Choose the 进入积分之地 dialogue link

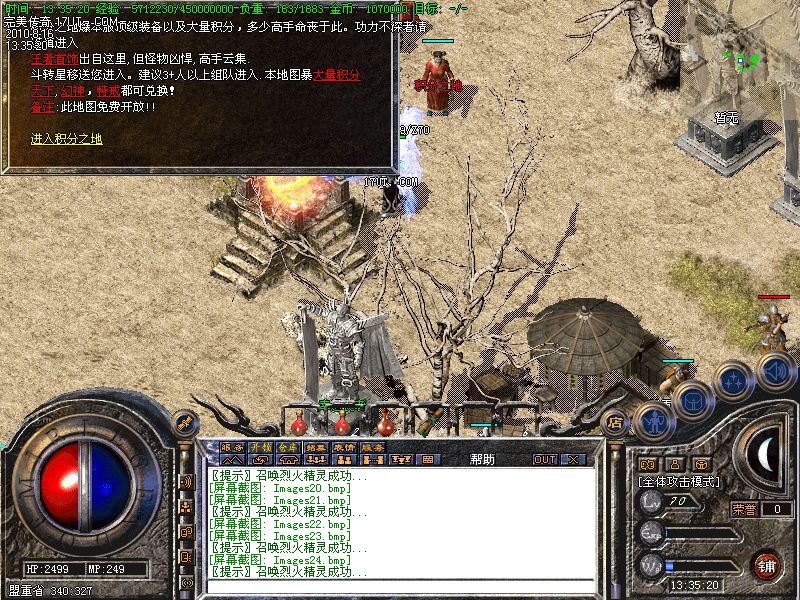[x=66, y=139]
